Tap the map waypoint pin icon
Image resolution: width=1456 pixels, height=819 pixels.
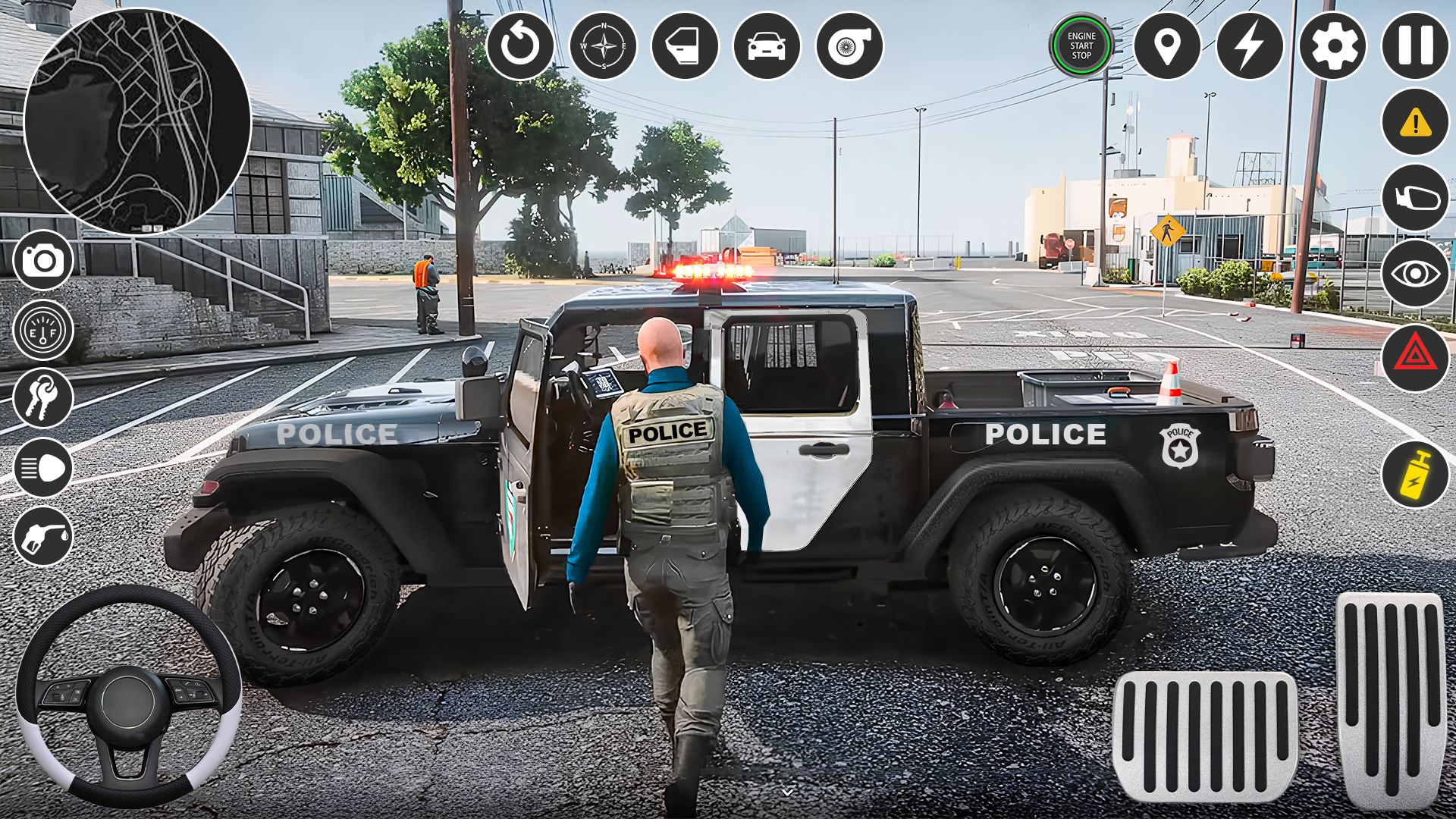[1168, 47]
